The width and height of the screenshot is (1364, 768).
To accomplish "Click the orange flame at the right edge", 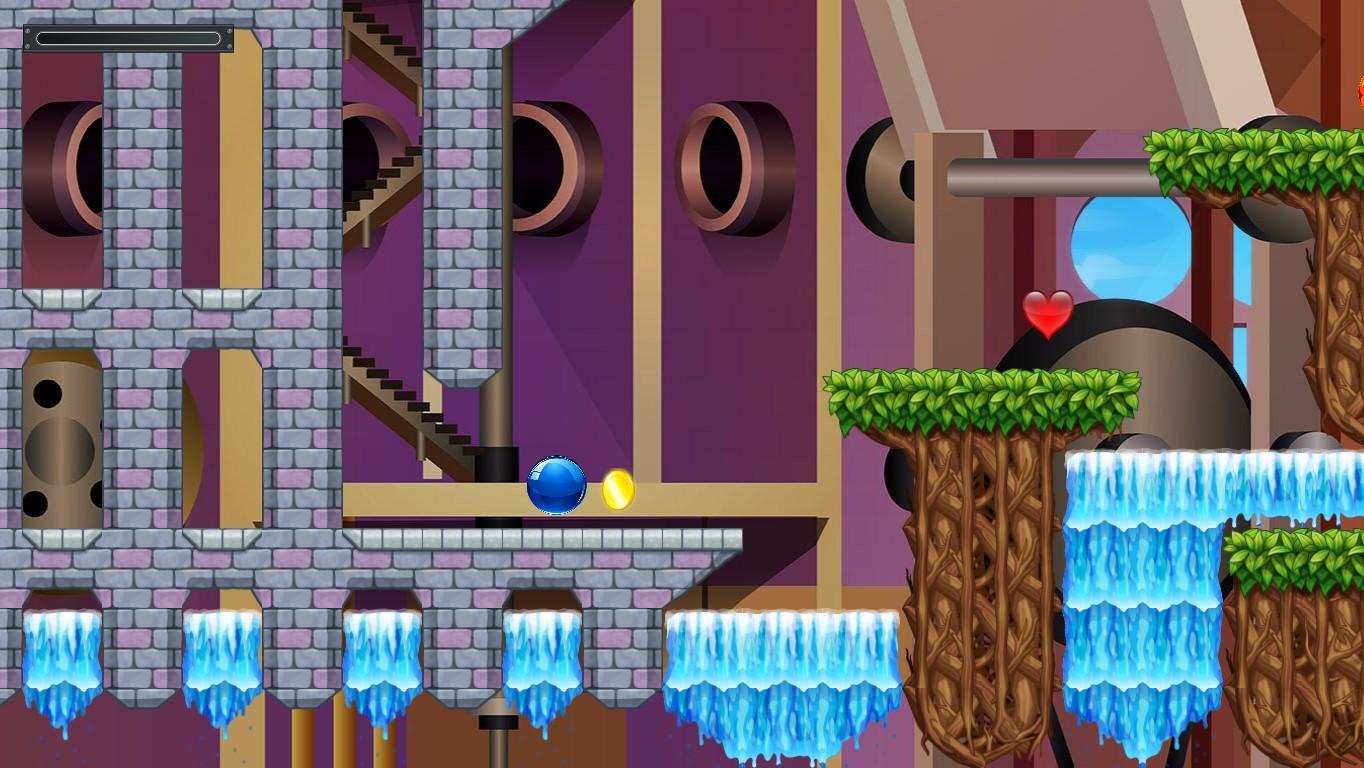I will 1359,90.
